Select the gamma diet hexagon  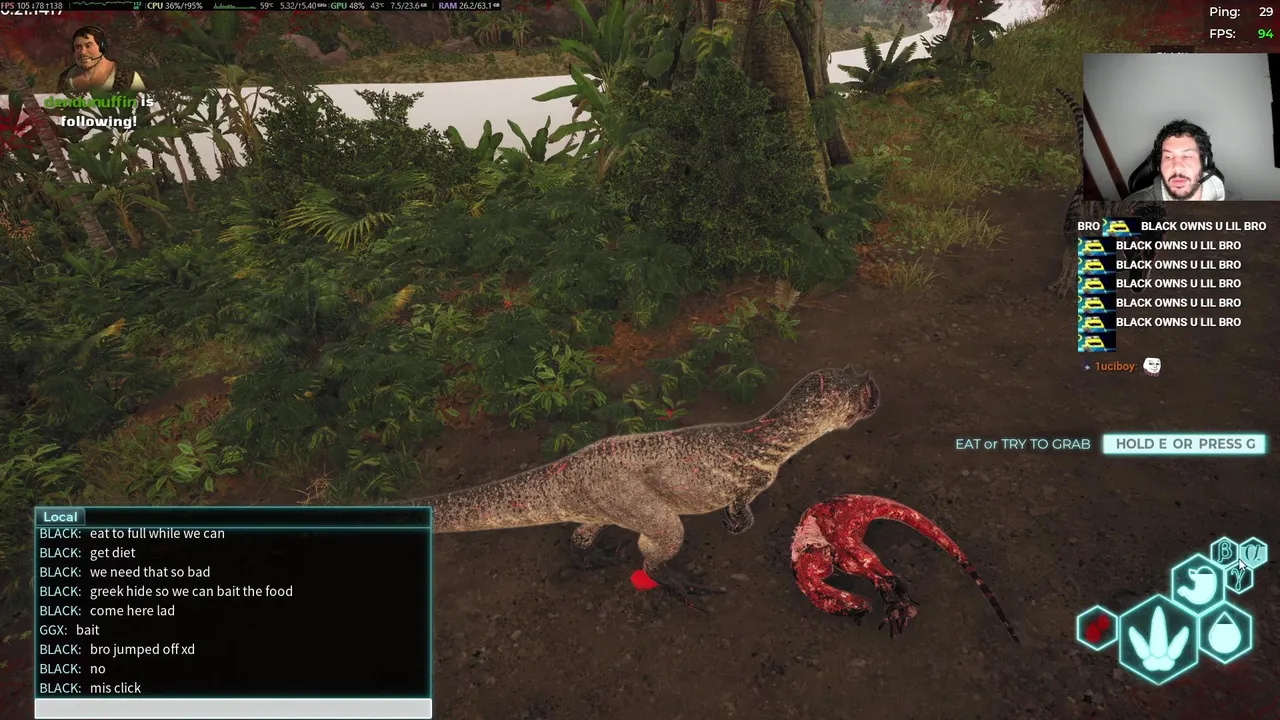(1240, 577)
